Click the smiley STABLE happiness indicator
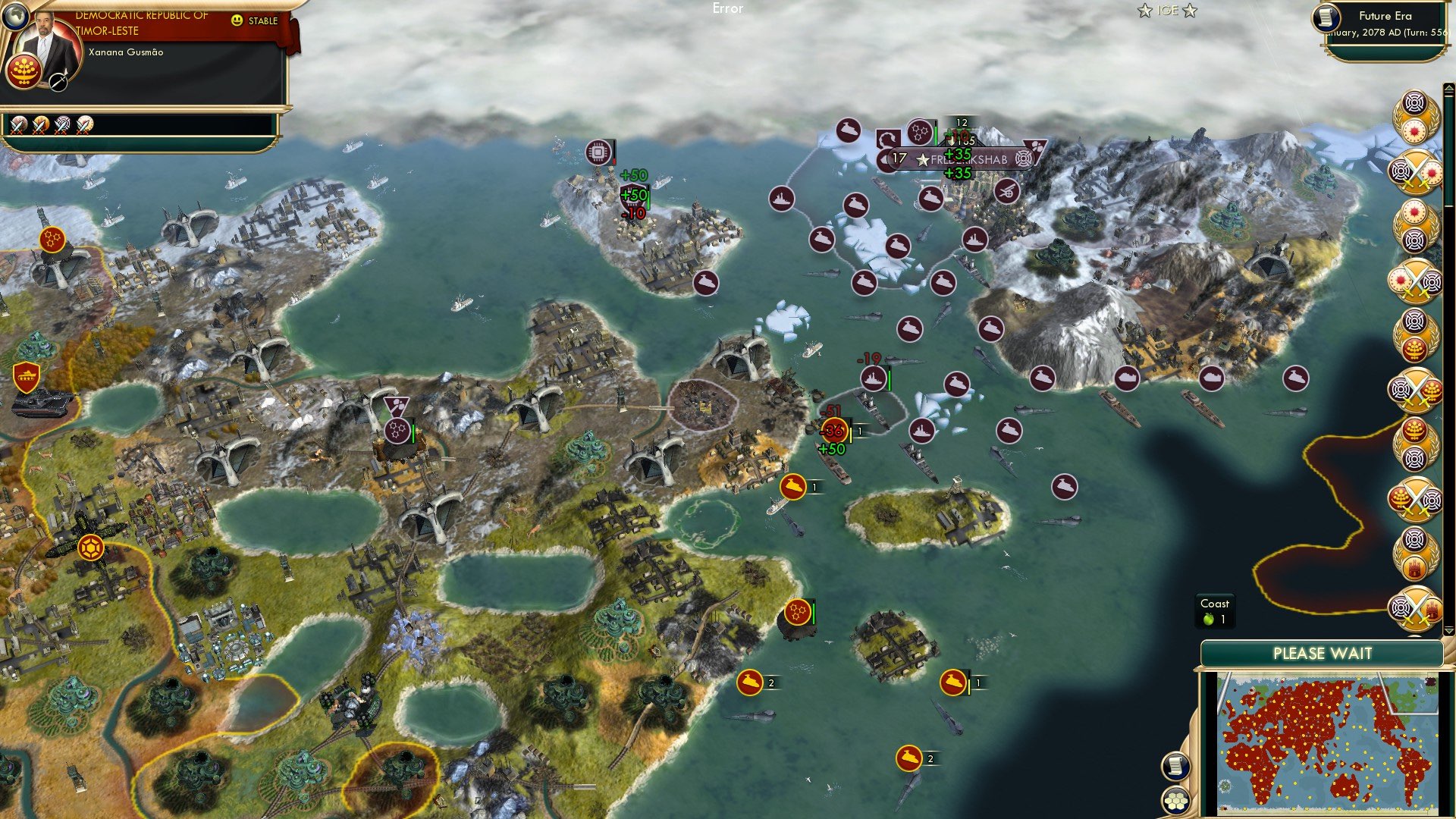 tap(237, 20)
